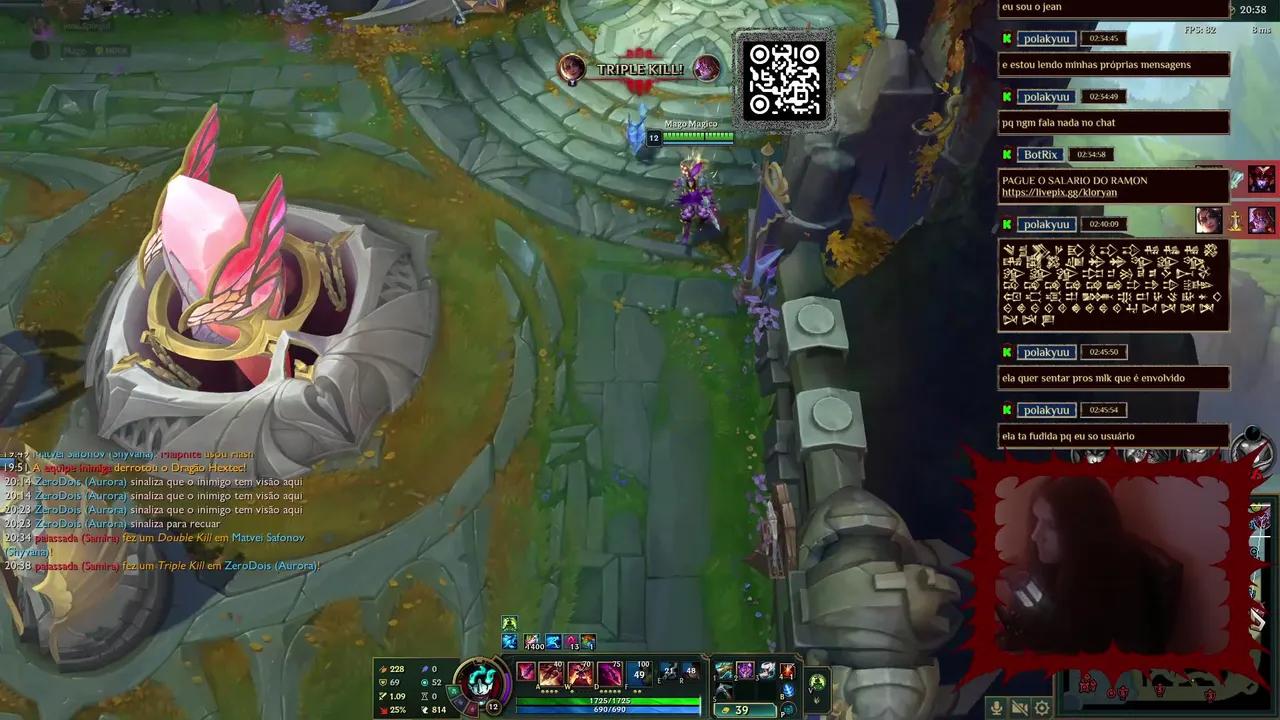
Task: Mute the microphone in the stream overlay
Action: [996, 707]
